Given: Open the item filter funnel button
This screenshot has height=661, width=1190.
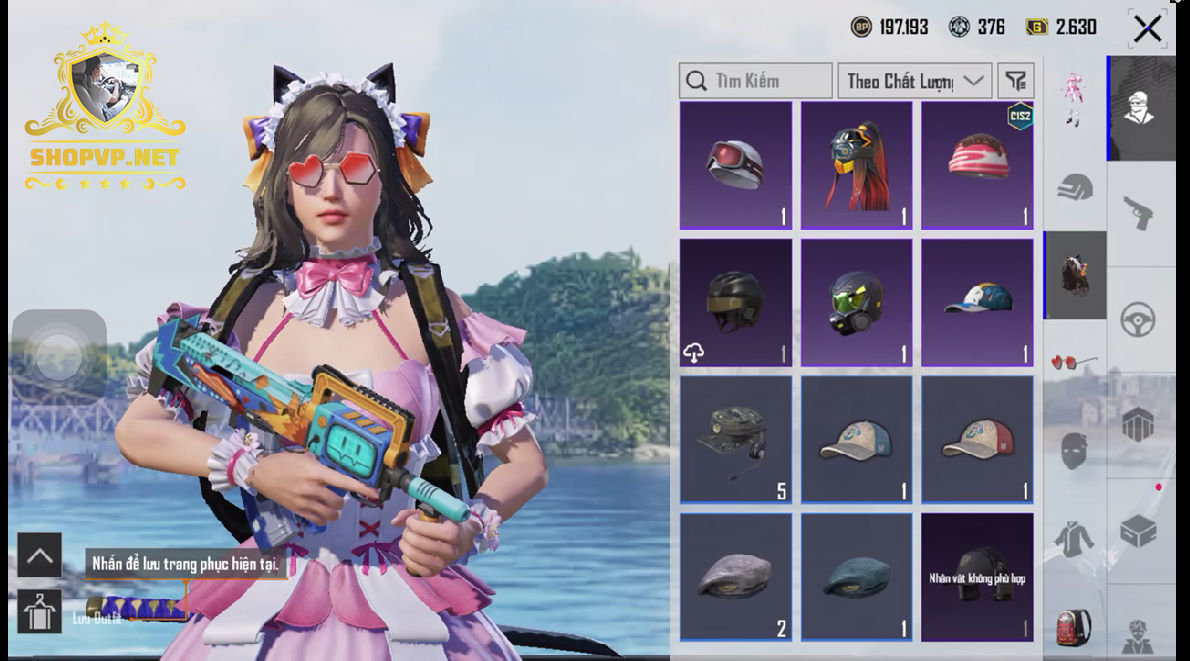Looking at the screenshot, I should 1016,81.
